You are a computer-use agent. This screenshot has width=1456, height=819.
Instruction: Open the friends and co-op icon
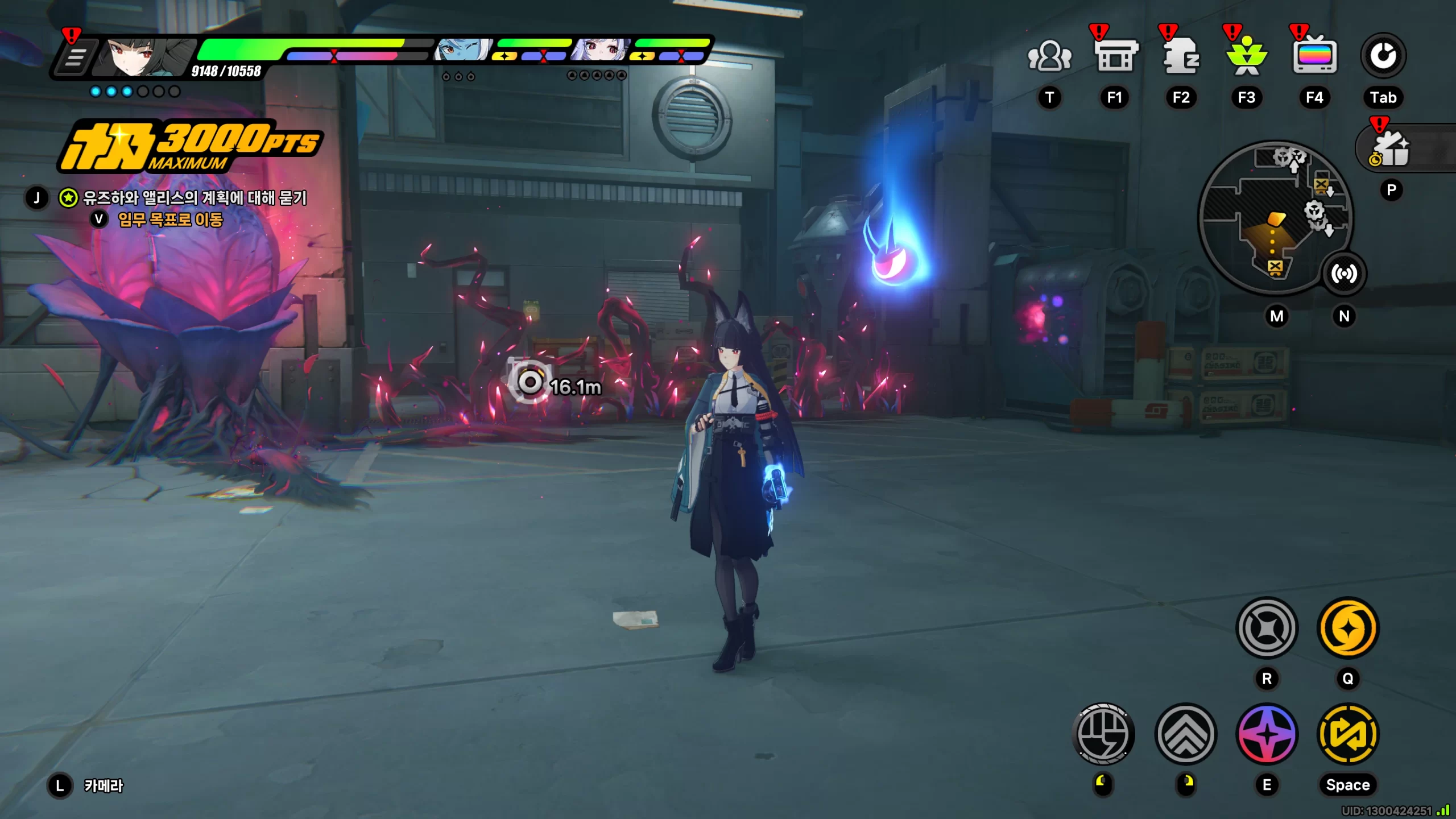(1049, 56)
